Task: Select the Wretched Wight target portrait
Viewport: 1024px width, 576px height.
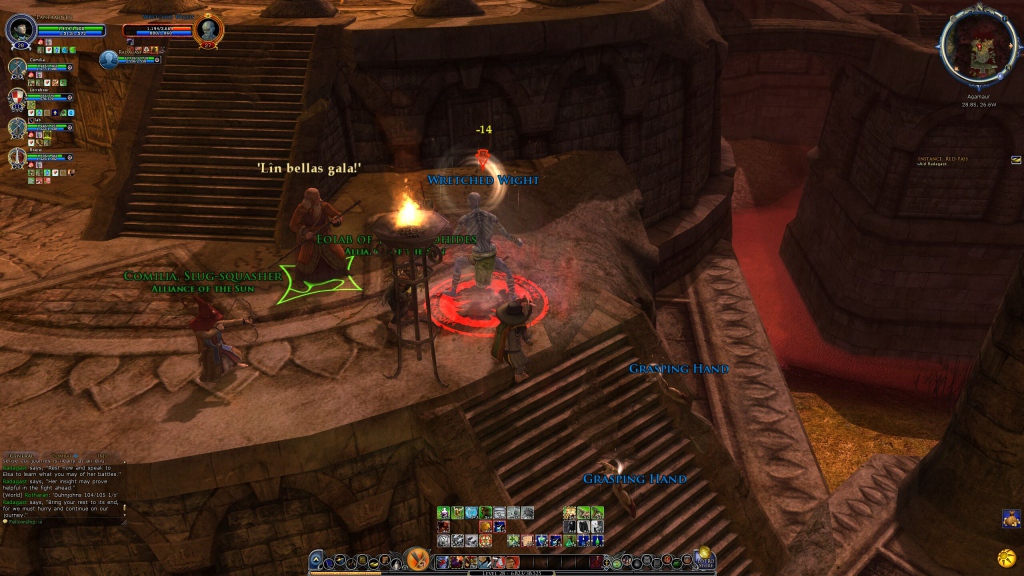Action: [208, 29]
